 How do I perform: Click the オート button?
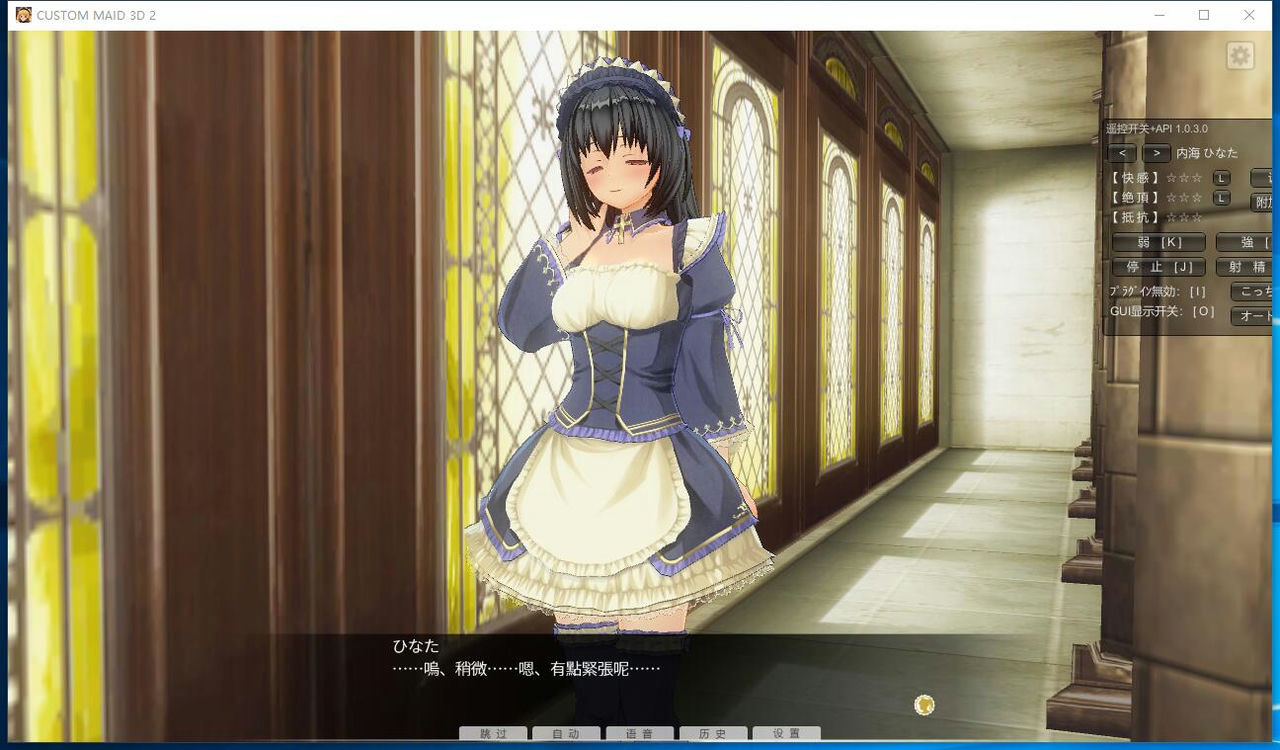(1250, 315)
